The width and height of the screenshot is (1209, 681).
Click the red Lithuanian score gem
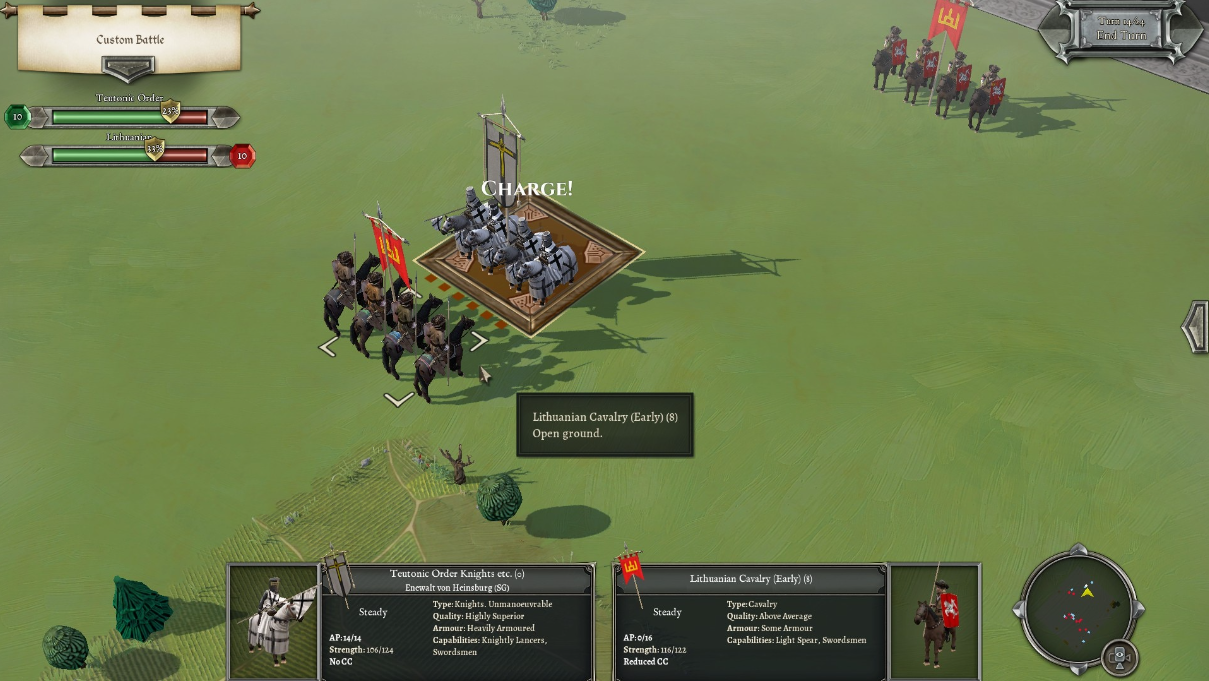tap(242, 156)
